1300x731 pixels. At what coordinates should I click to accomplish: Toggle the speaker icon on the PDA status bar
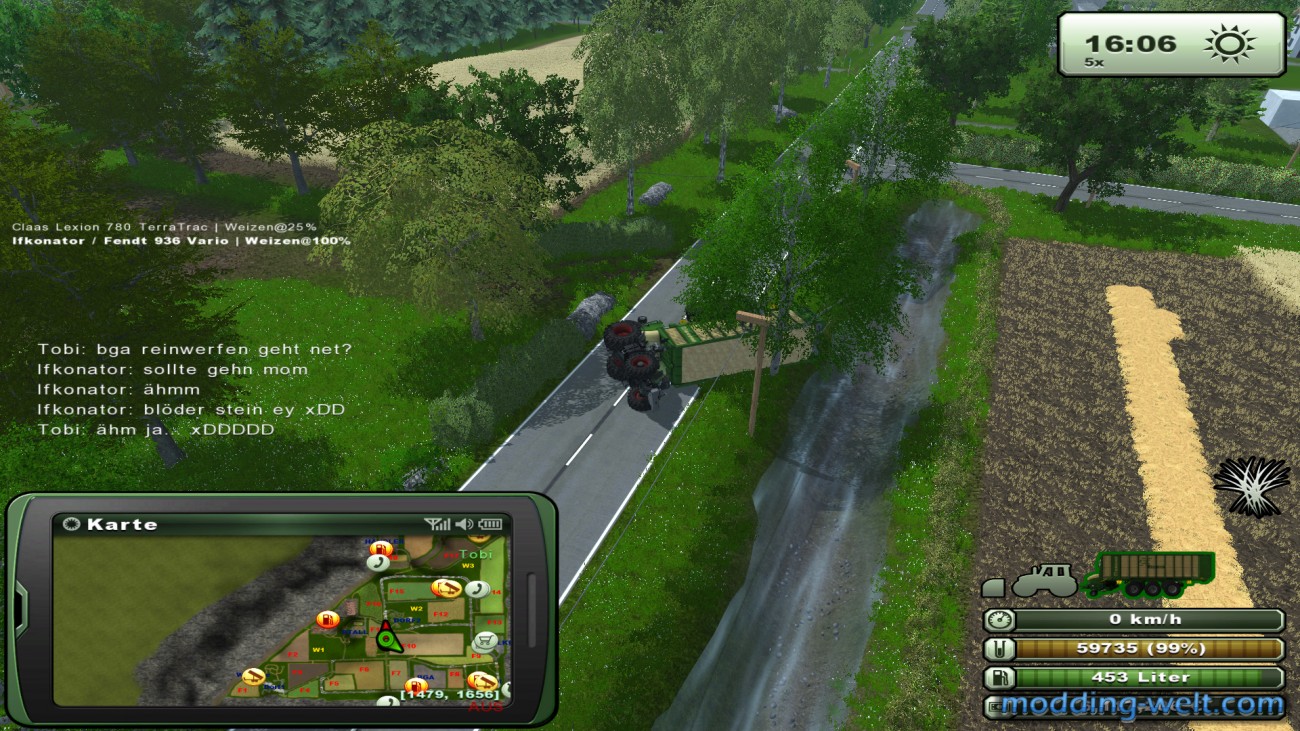(x=464, y=523)
